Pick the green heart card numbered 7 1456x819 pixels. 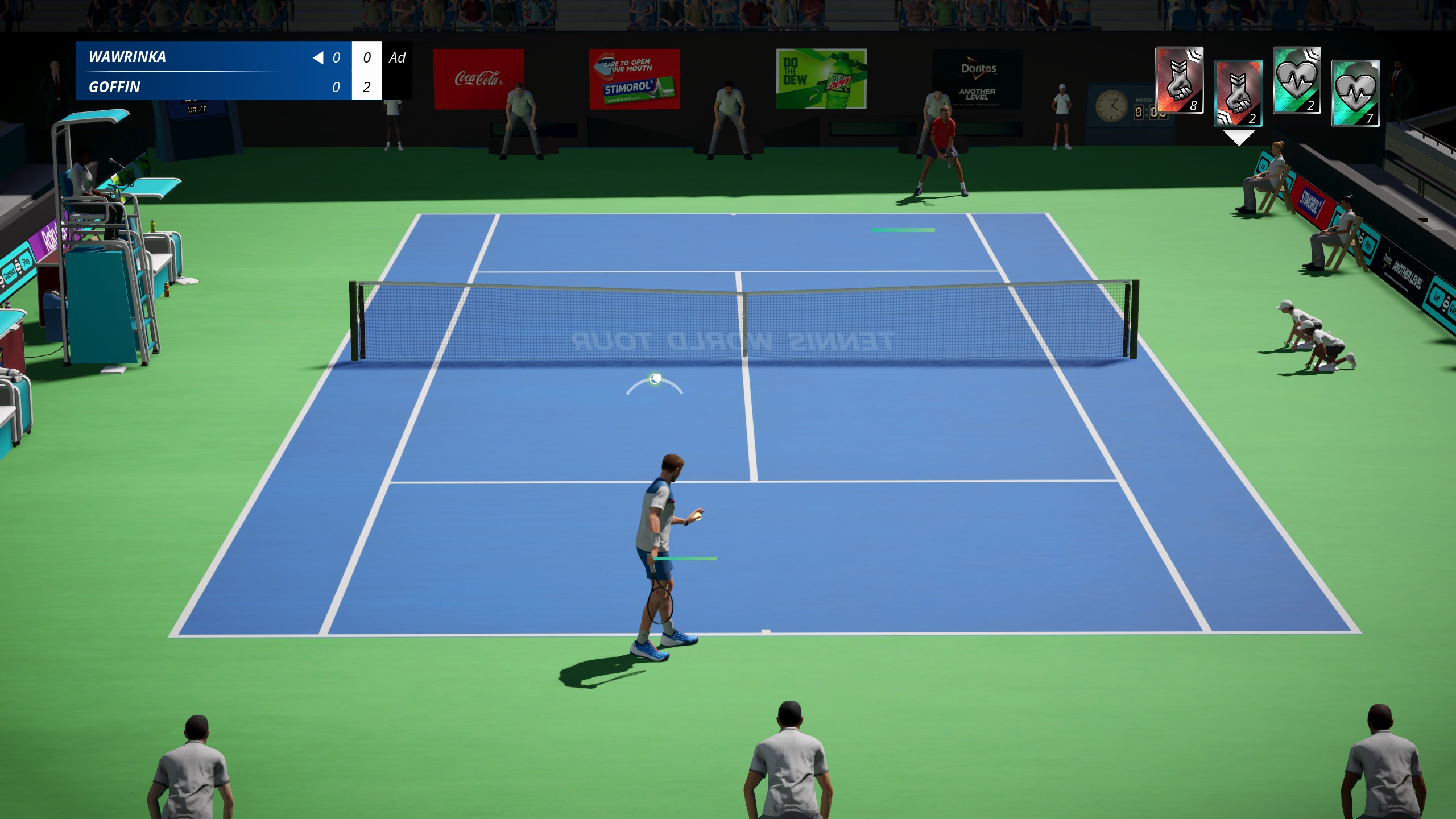pyautogui.click(x=1355, y=93)
